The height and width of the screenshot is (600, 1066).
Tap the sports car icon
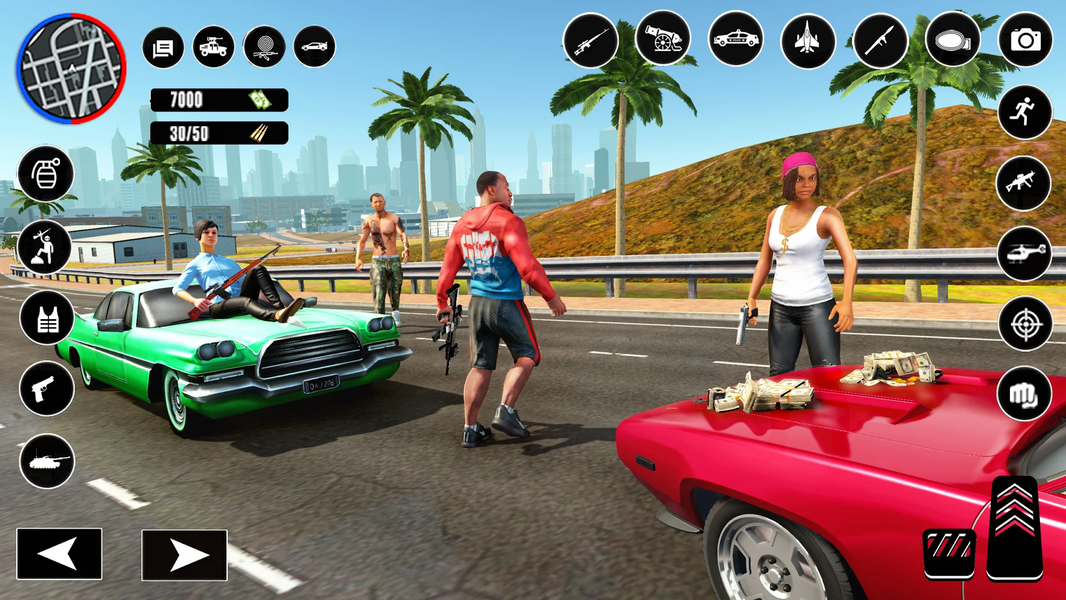point(314,47)
